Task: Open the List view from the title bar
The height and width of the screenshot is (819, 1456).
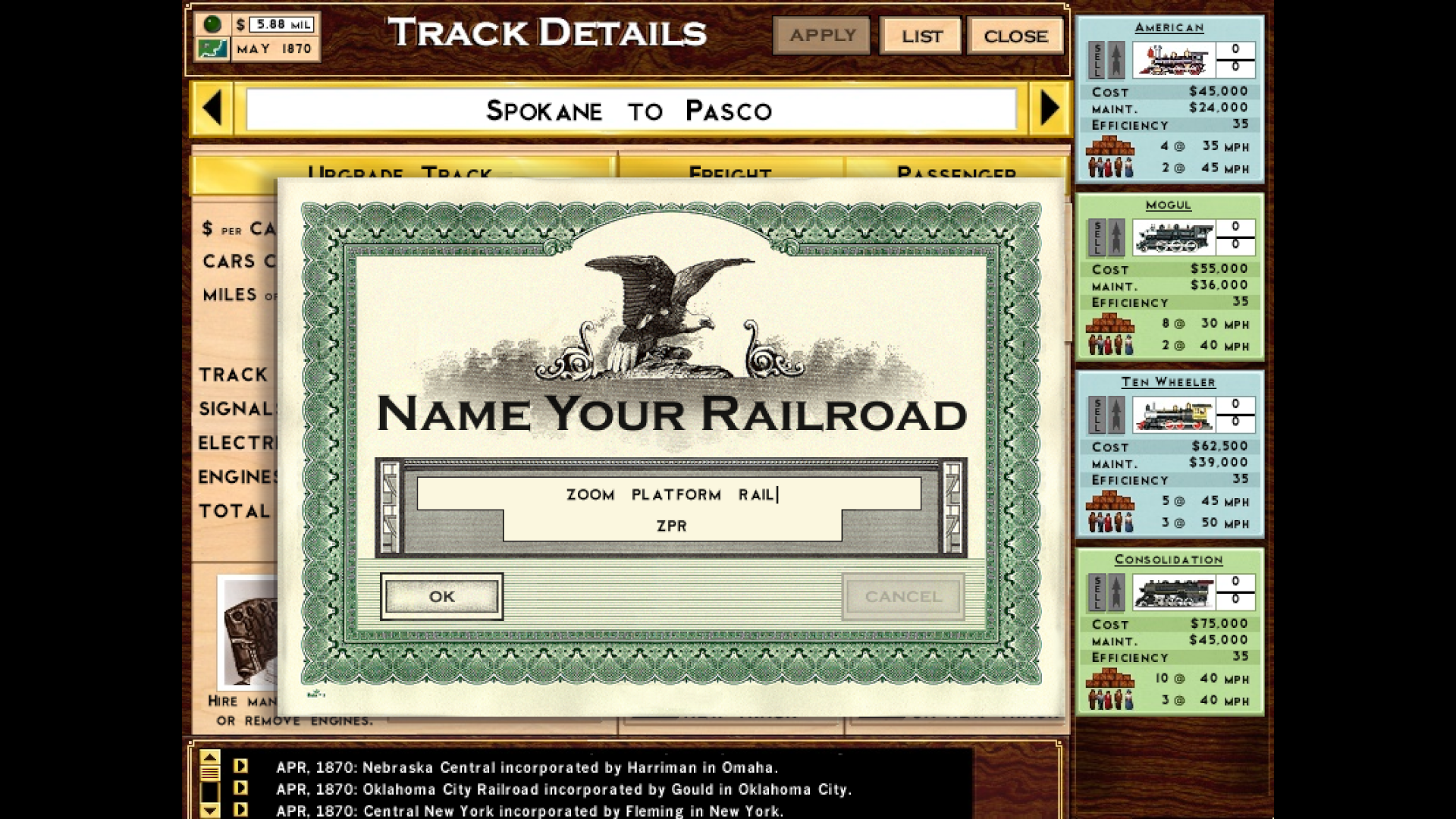Action: tap(921, 35)
